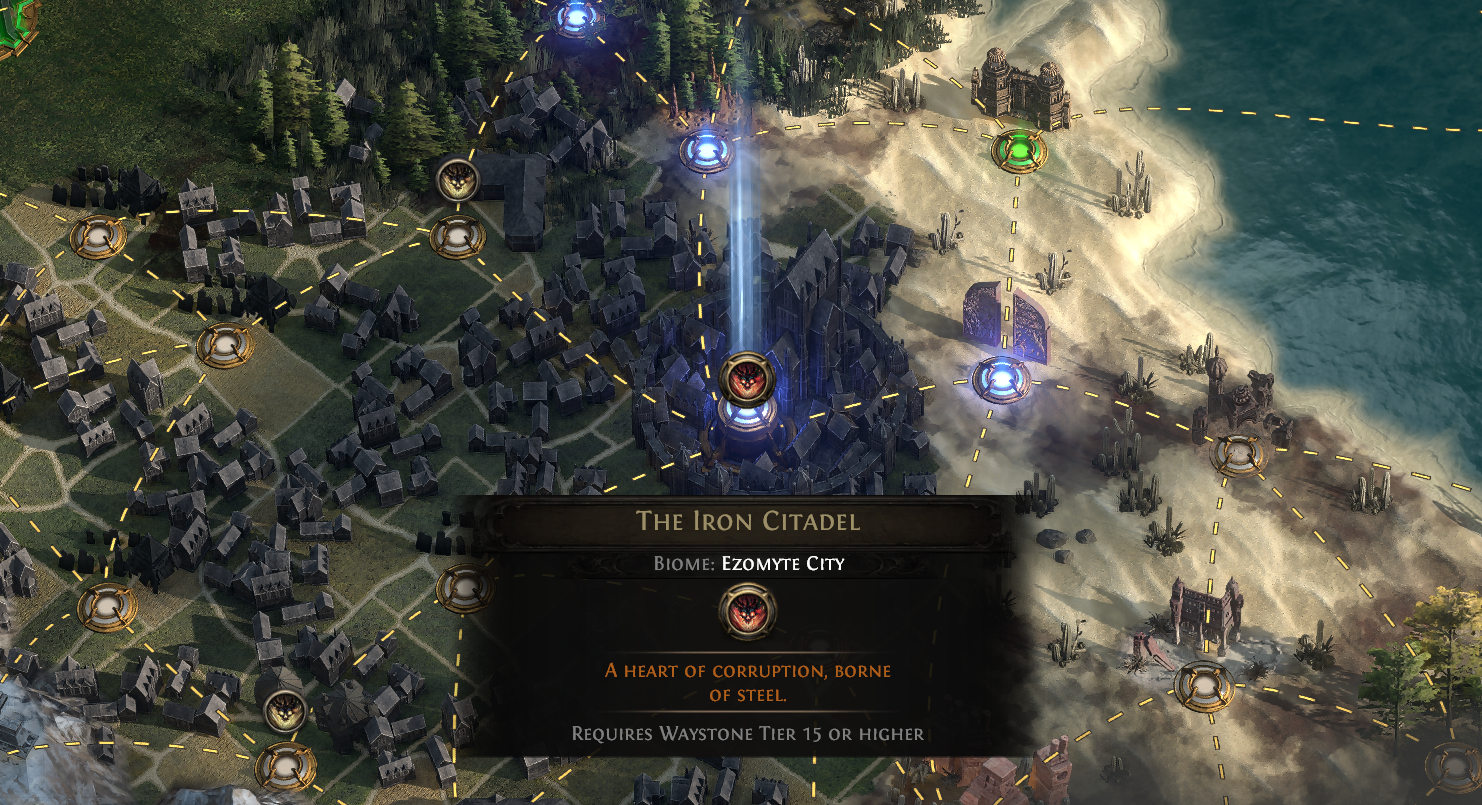Select the map node below the pink ruined castle
Viewport: 1482px width, 805px height.
[1203, 684]
